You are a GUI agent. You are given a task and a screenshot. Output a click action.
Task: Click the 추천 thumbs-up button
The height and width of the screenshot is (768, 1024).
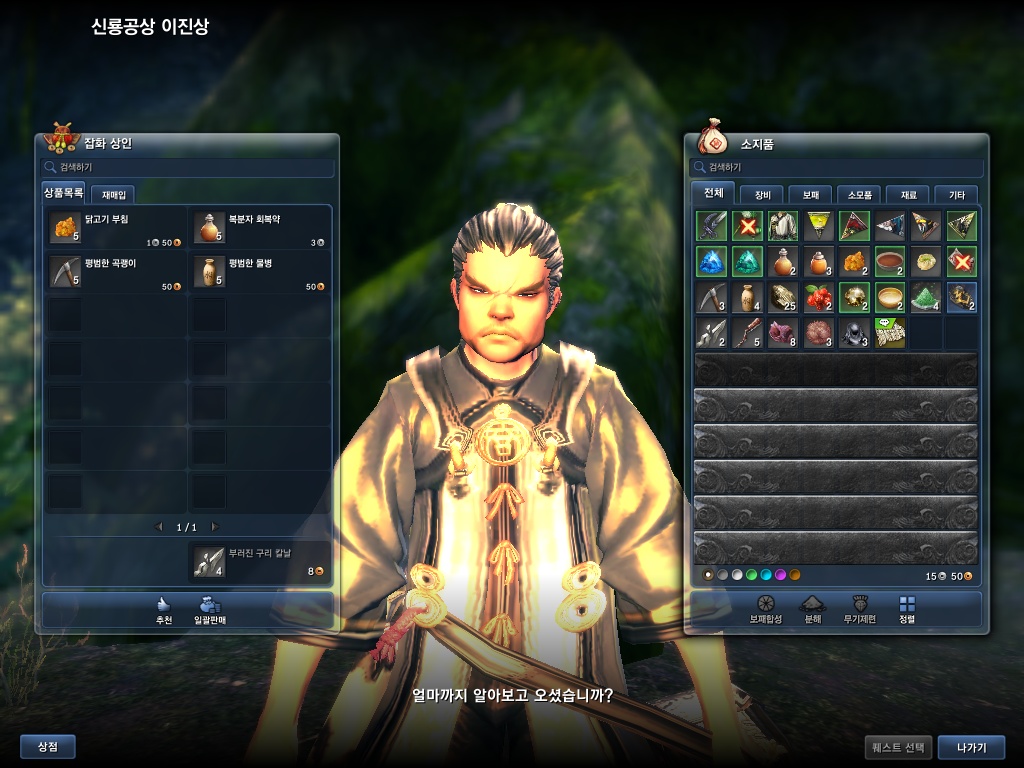coord(164,609)
